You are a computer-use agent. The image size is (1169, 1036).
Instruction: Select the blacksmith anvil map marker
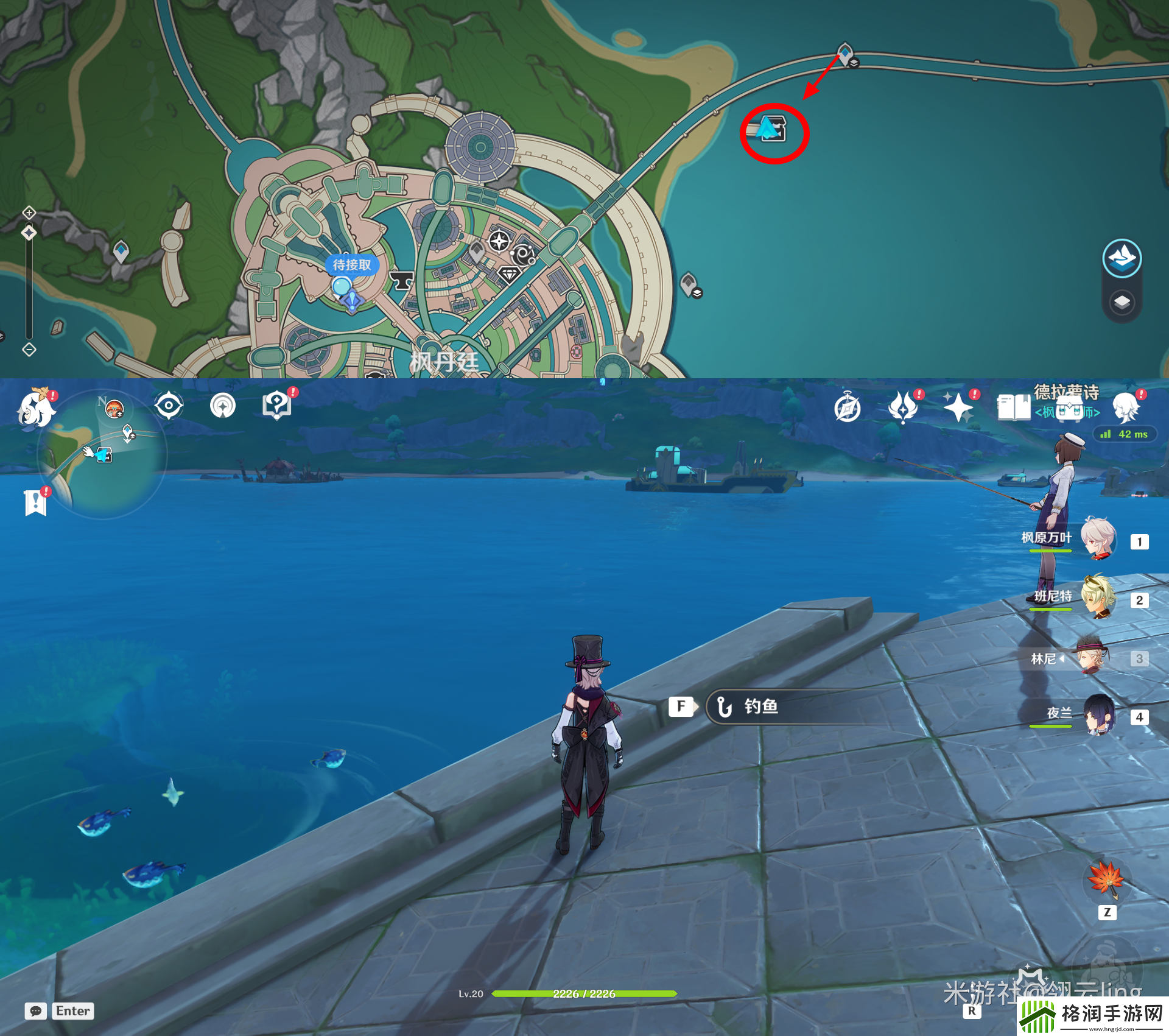pyautogui.click(x=401, y=280)
